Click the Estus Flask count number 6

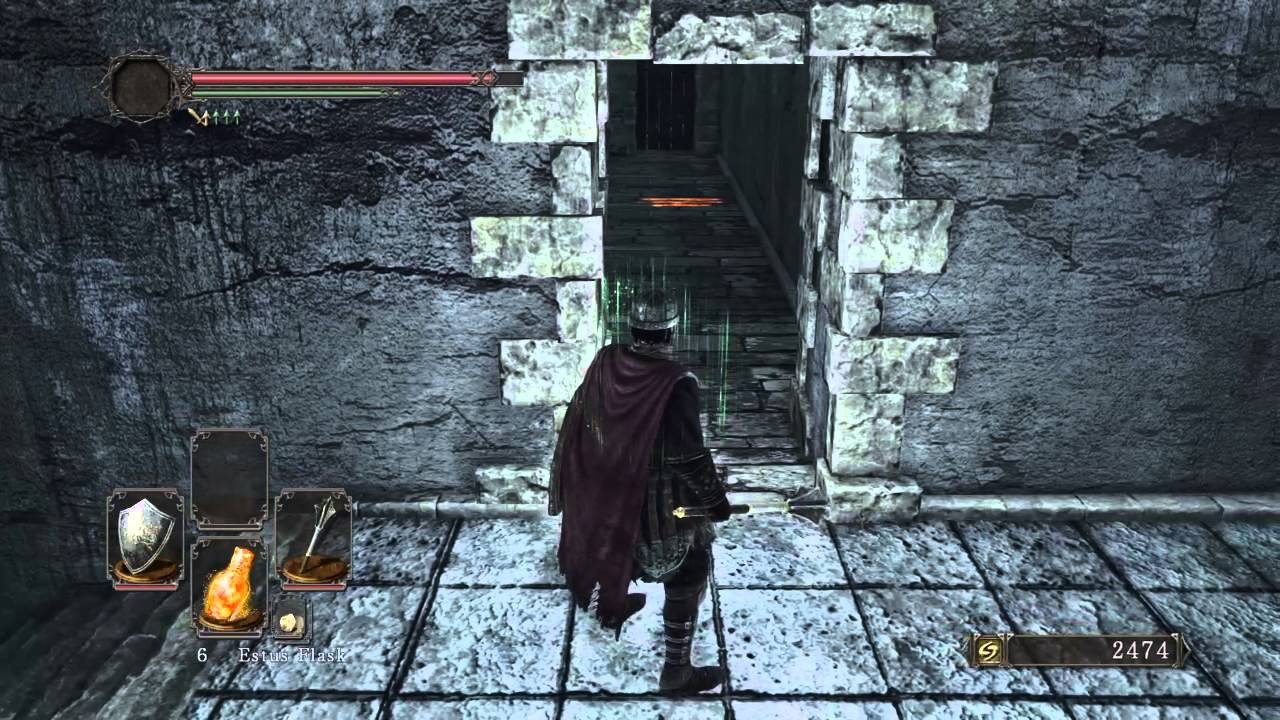click(203, 653)
